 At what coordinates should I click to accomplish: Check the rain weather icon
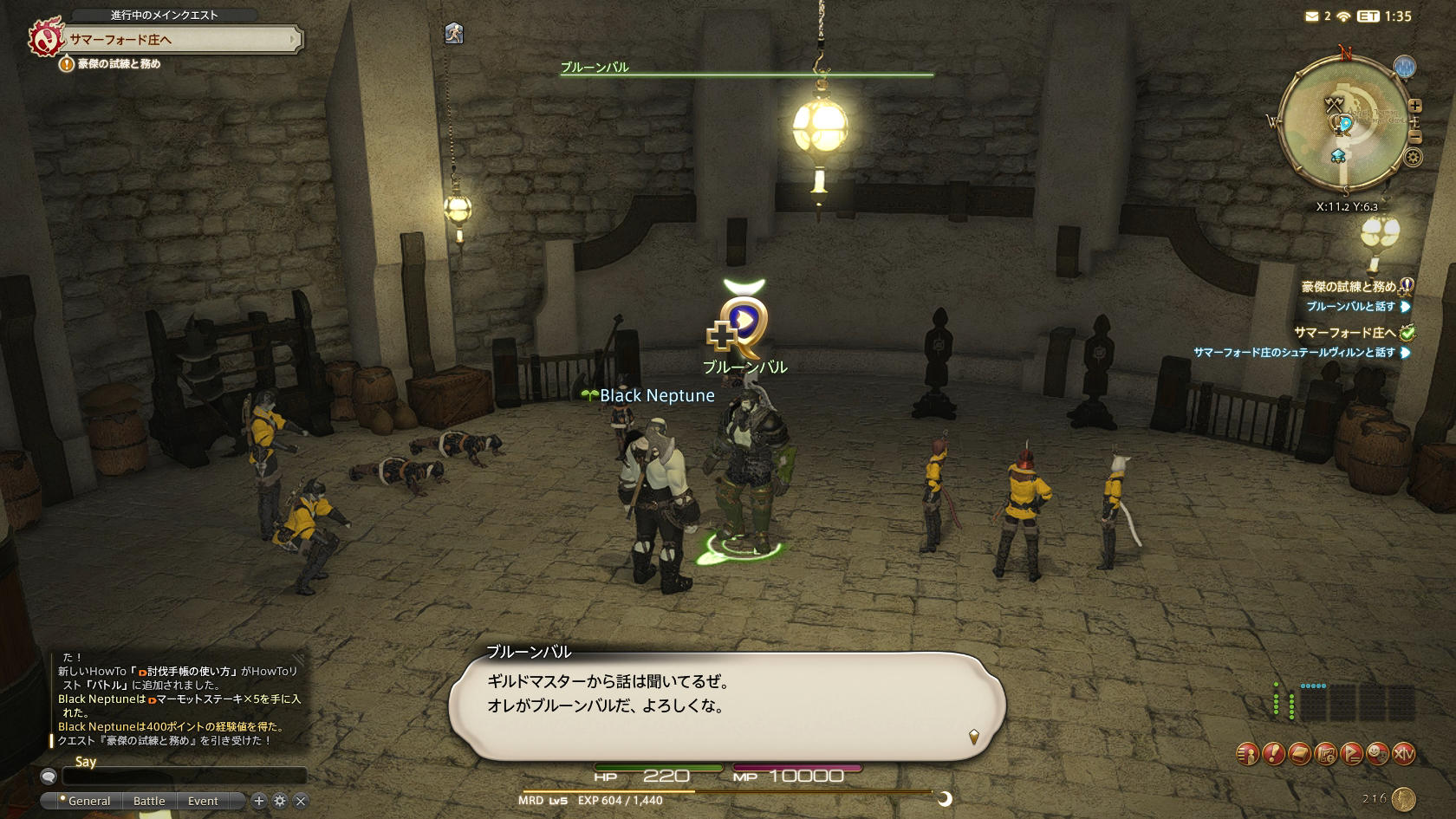1404,67
